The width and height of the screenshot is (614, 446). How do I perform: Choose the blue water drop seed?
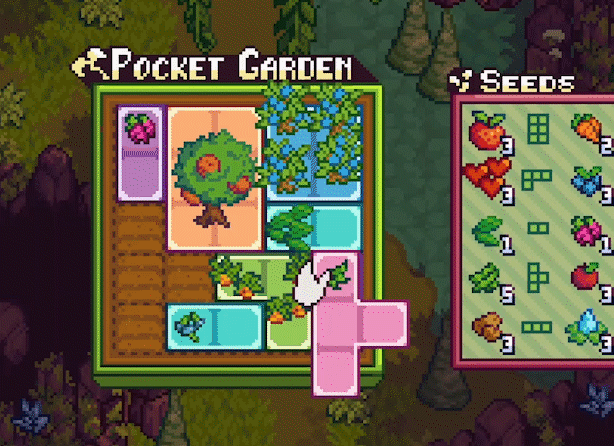coord(587,325)
